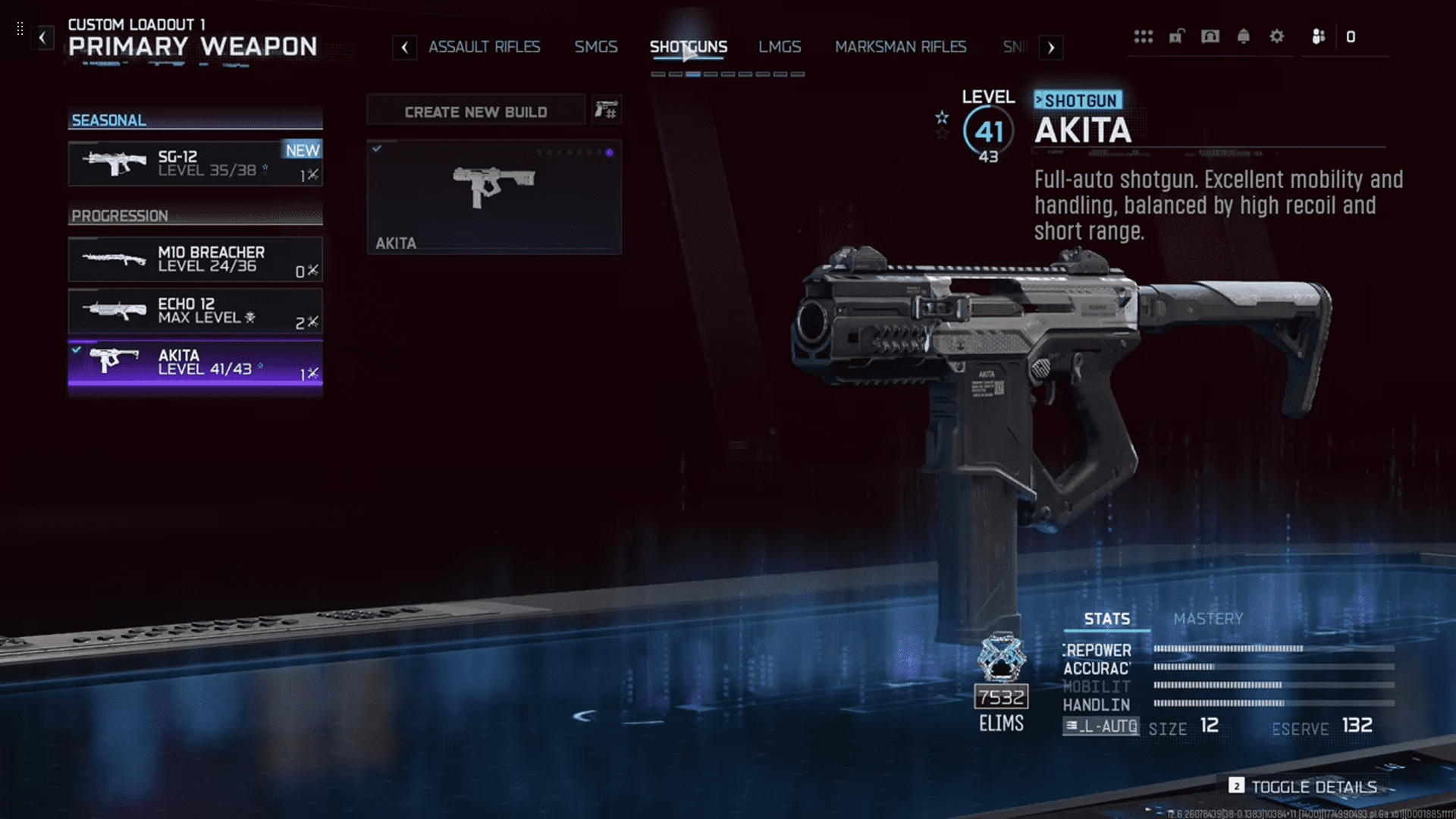Screen dimensions: 1456x819
Task: Choose the SG-12 seasonal shotgun
Action: coord(195,163)
